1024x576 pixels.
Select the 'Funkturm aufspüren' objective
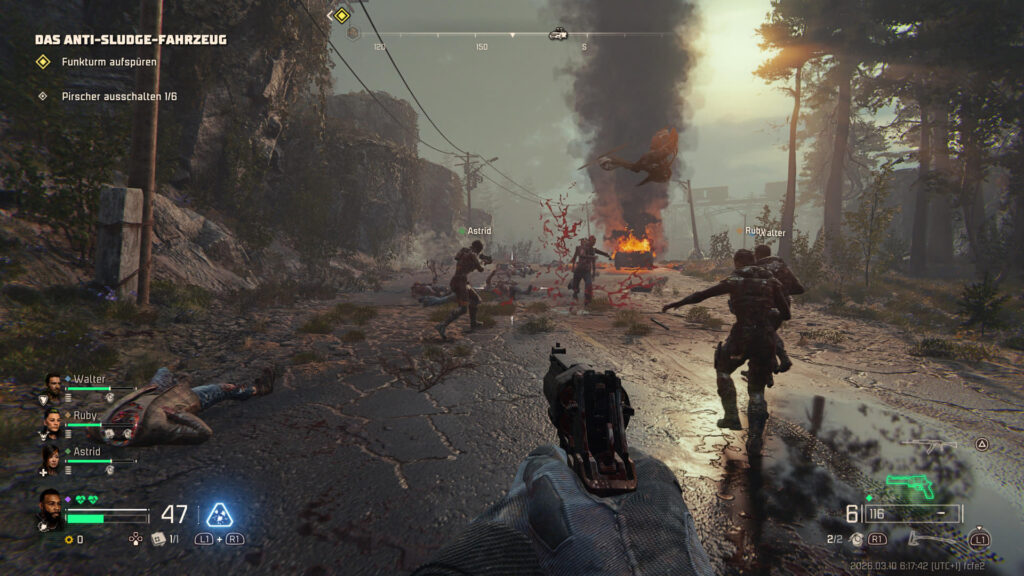pos(107,62)
